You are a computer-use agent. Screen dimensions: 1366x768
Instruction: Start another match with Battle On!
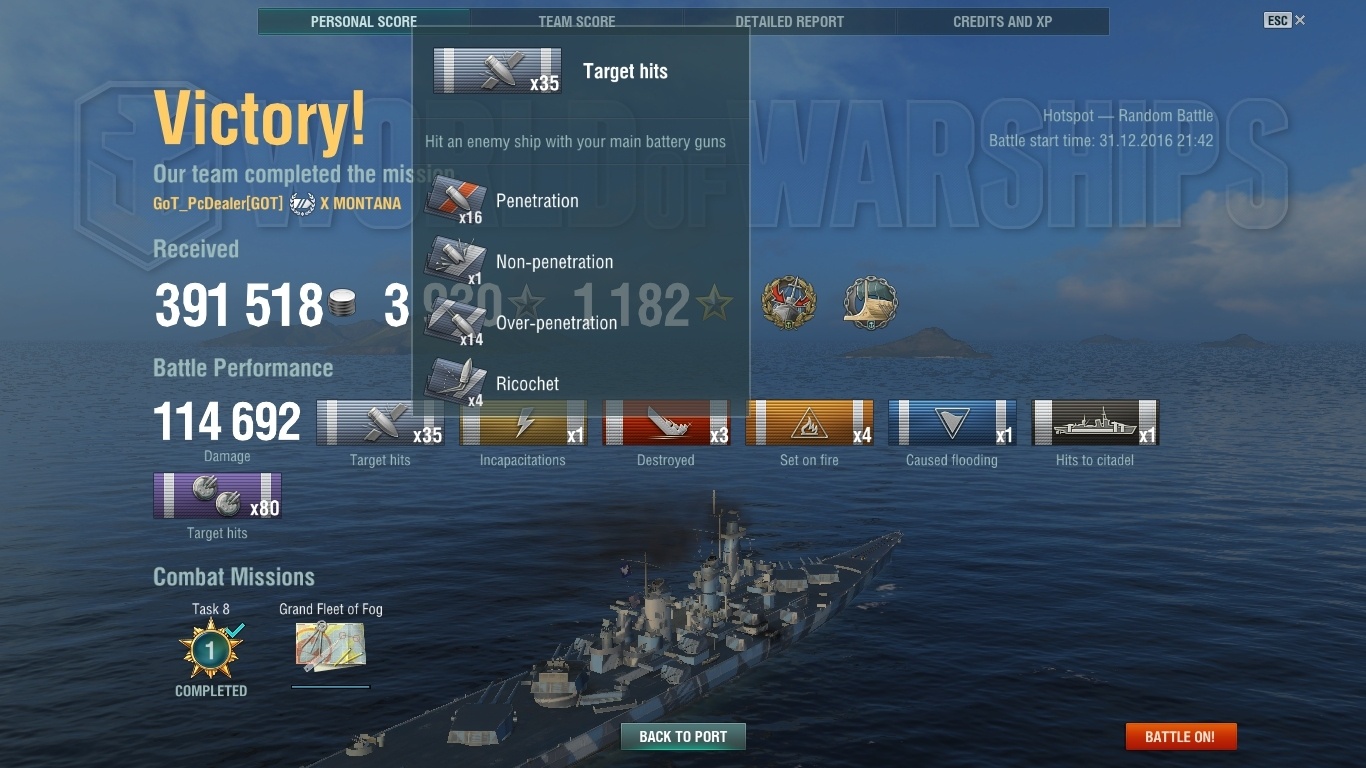(x=1180, y=737)
